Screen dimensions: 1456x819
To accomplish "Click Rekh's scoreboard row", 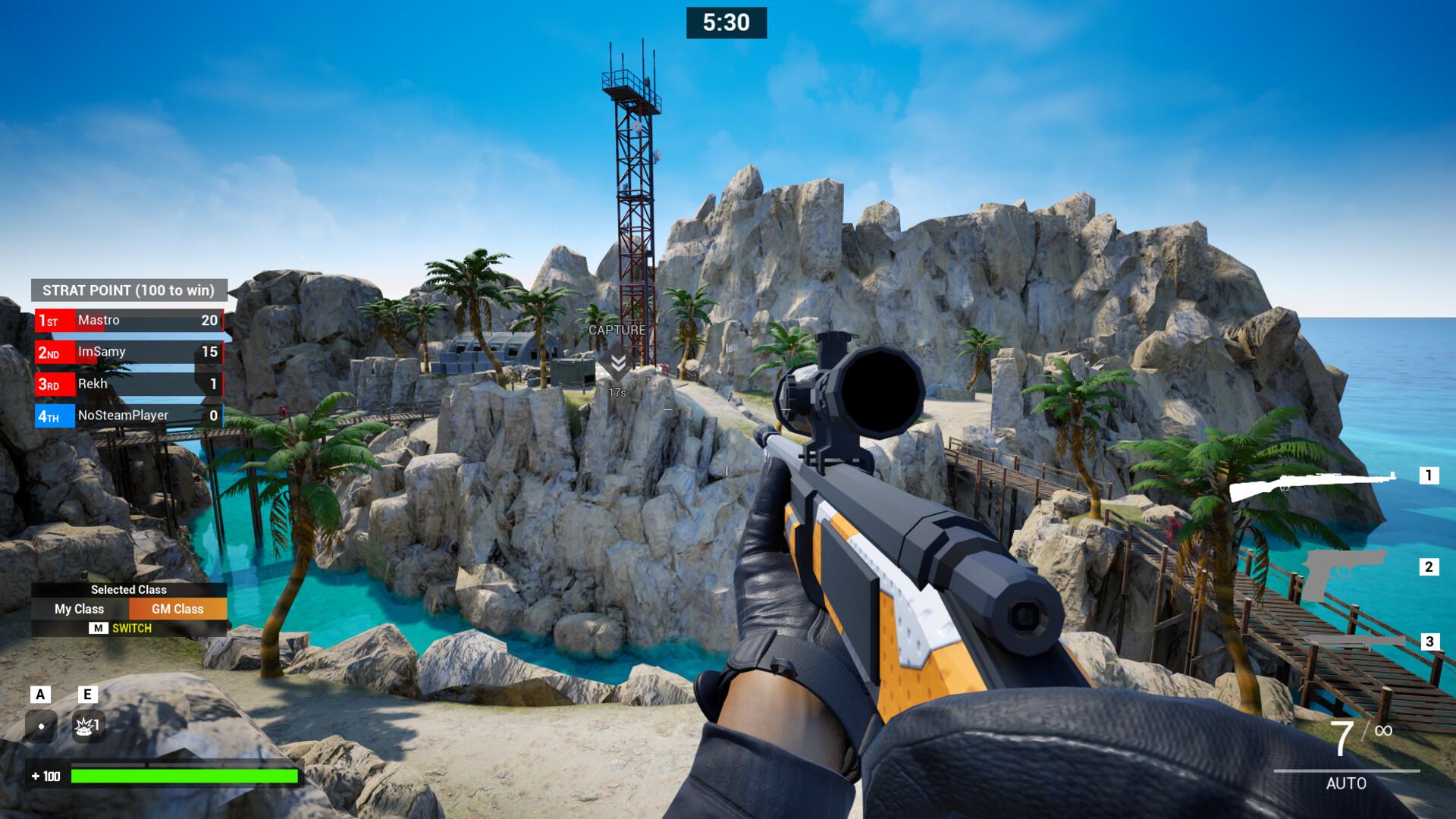I will [129, 384].
